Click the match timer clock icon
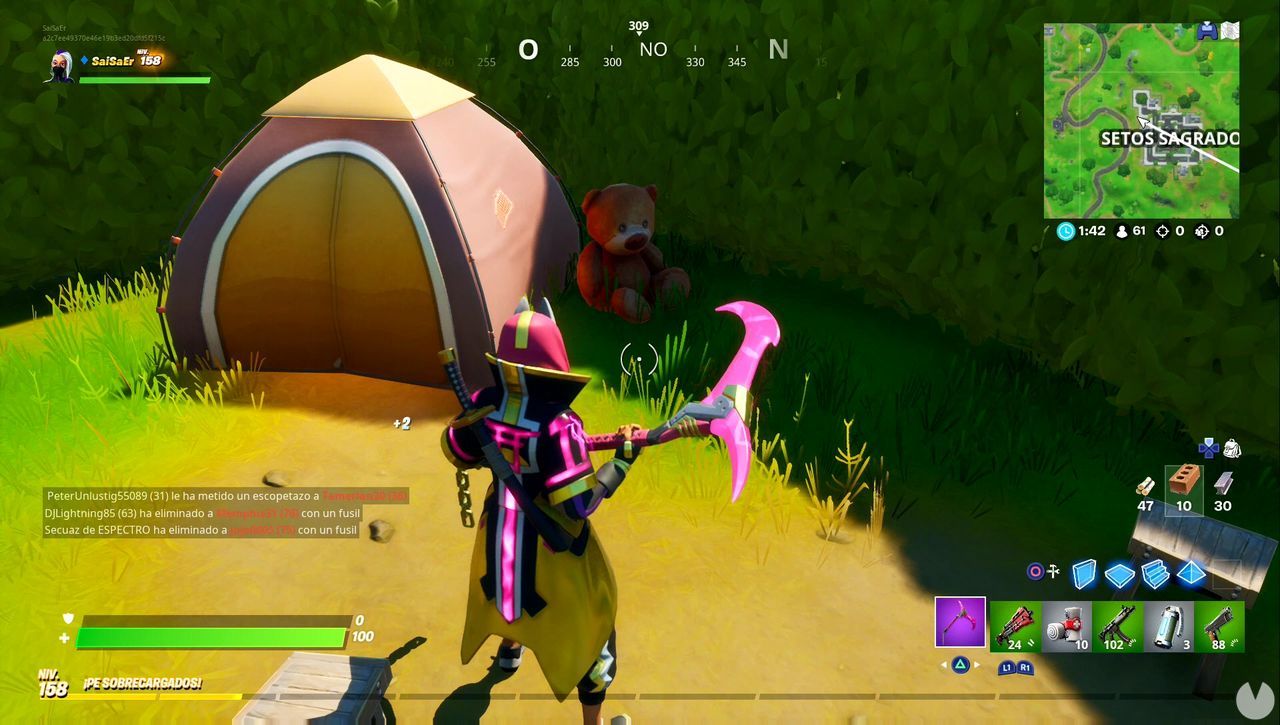Image resolution: width=1280 pixels, height=725 pixels. [1064, 230]
